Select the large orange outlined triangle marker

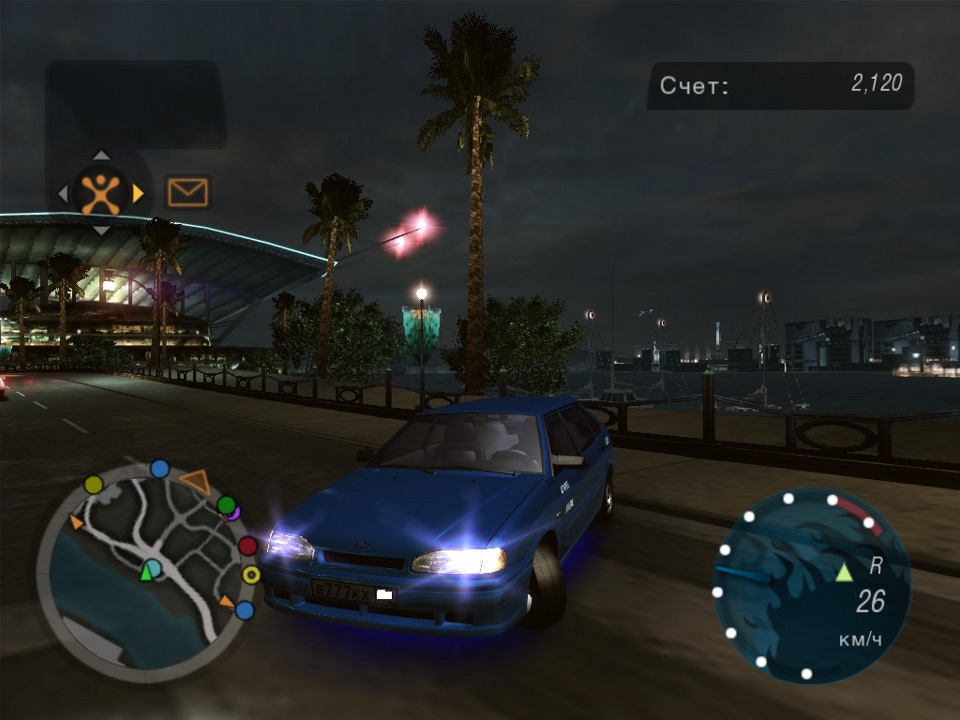tap(195, 481)
